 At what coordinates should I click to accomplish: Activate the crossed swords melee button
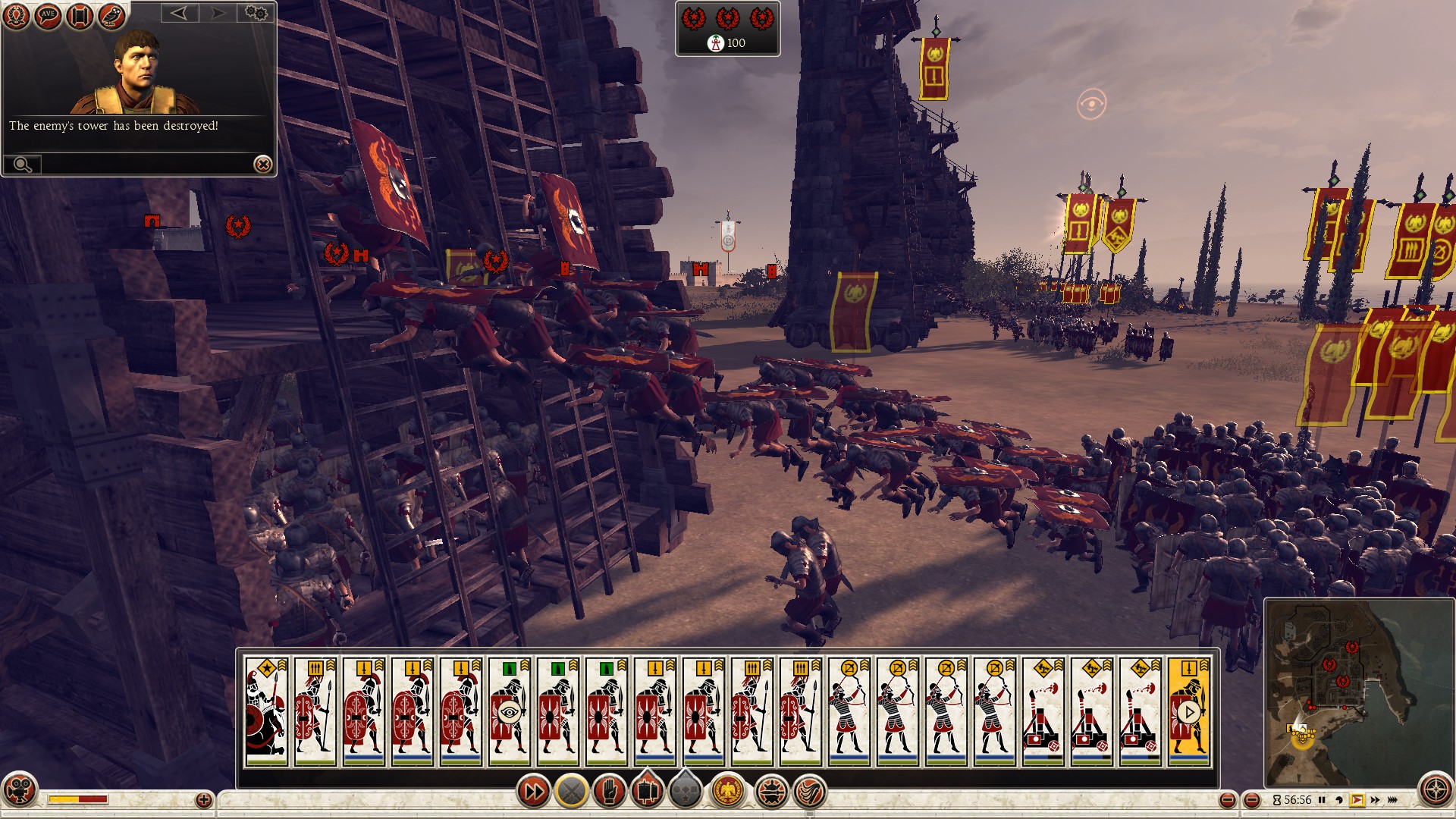572,792
